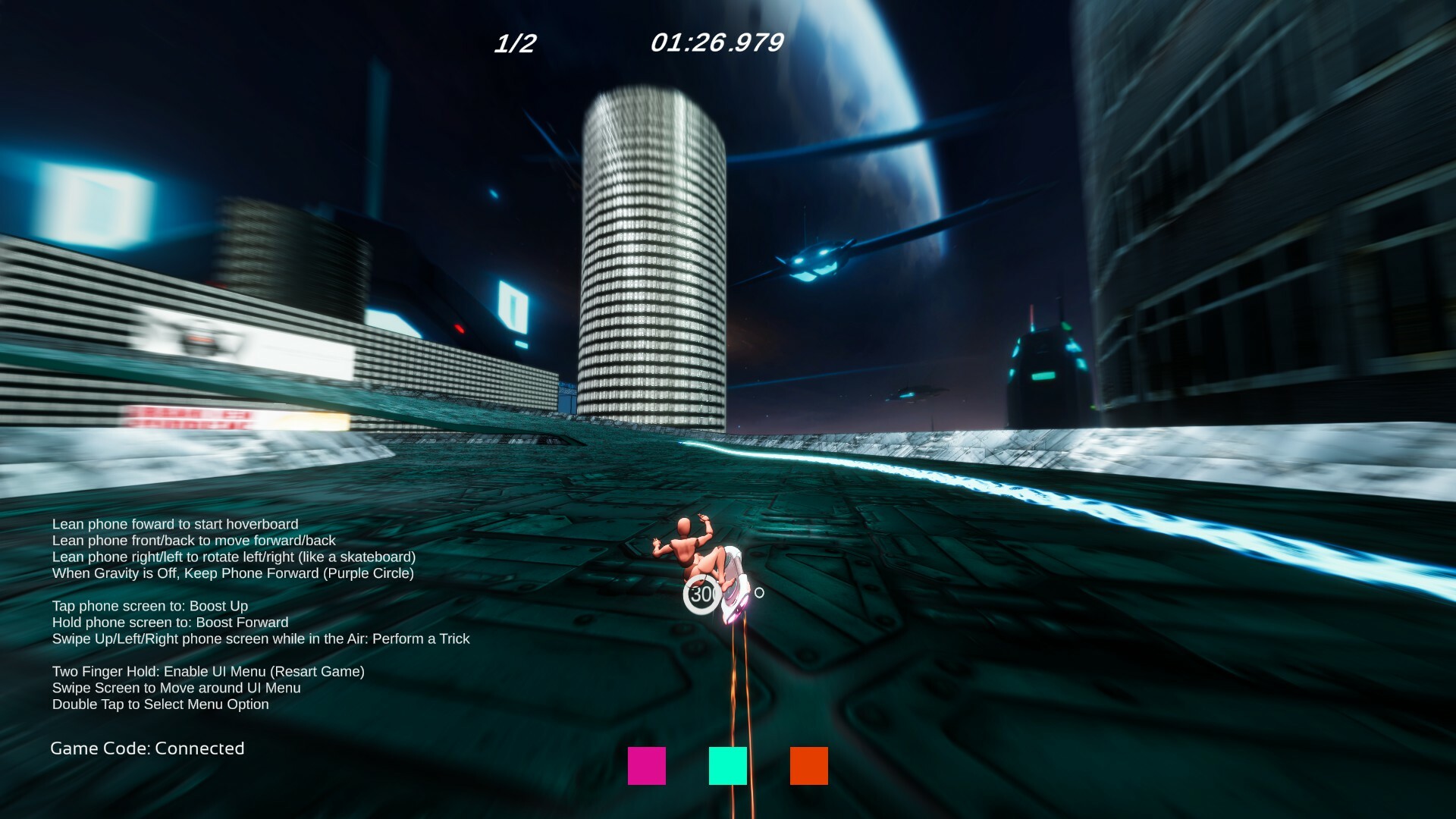Select the Lean phone foward to start hoverboard line

pyautogui.click(x=175, y=524)
